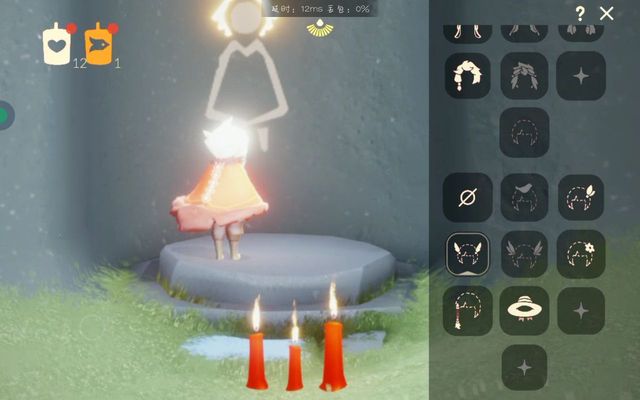Select the empty-set no accessory option
The image size is (640, 400).
(468, 198)
